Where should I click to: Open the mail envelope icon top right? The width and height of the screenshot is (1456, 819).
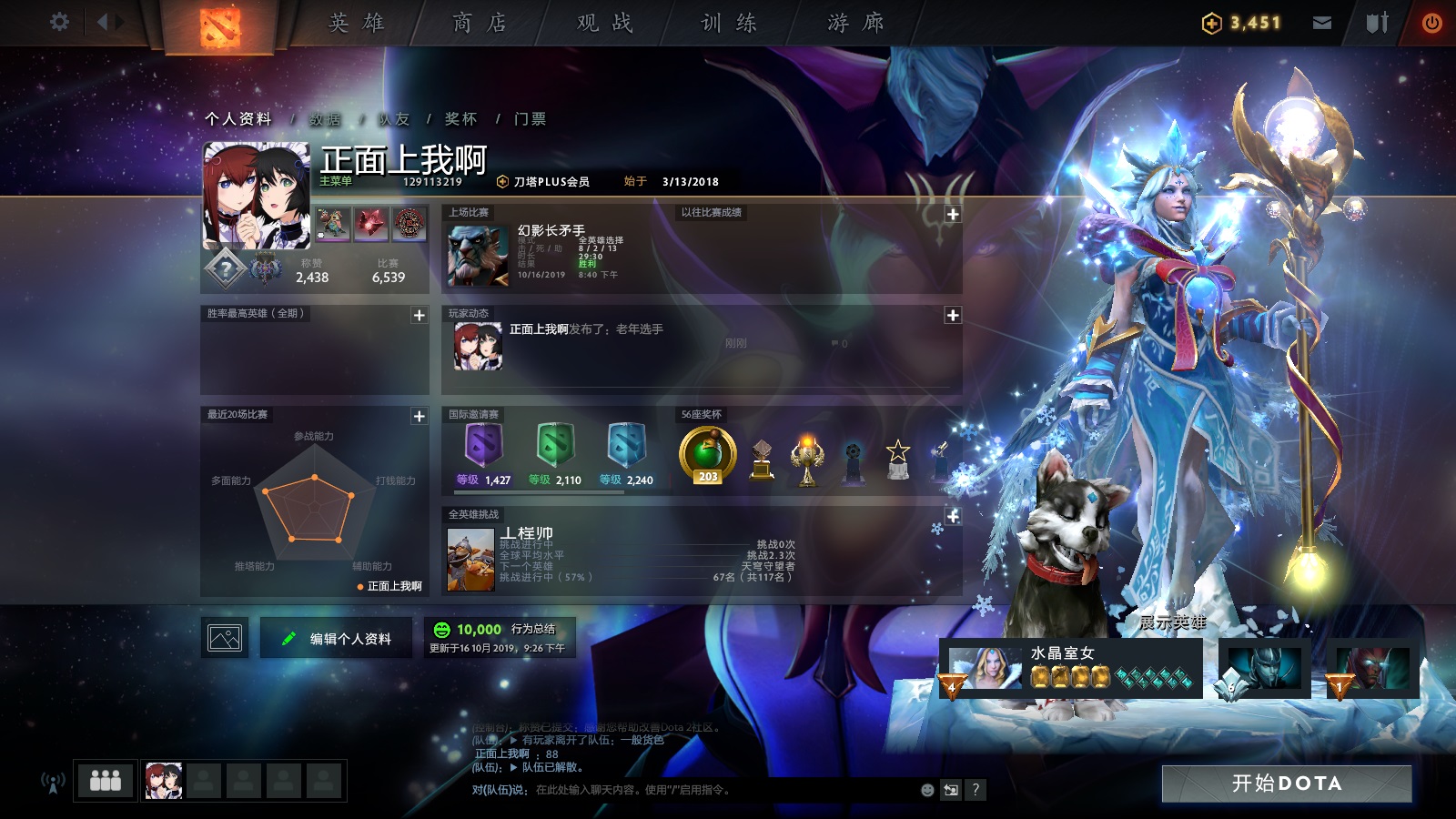(x=1323, y=20)
